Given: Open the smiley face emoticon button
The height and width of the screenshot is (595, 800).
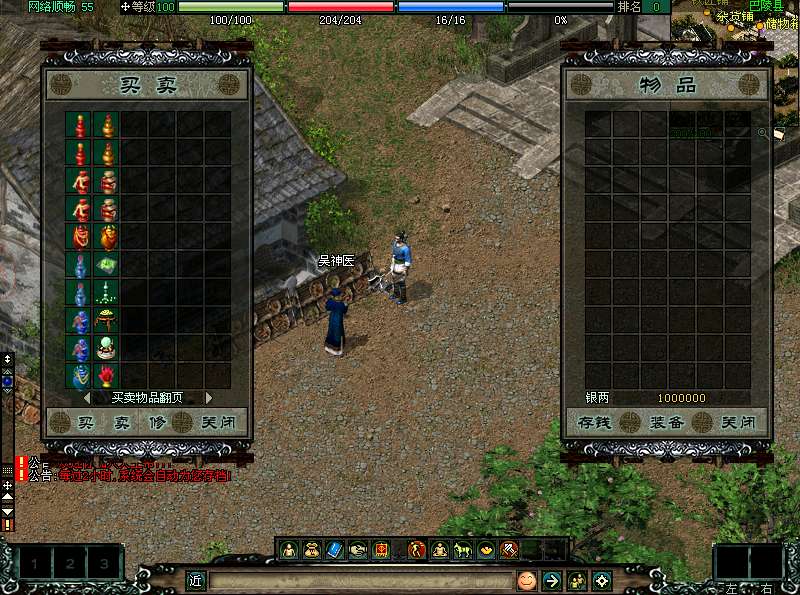Looking at the screenshot, I should tap(526, 580).
